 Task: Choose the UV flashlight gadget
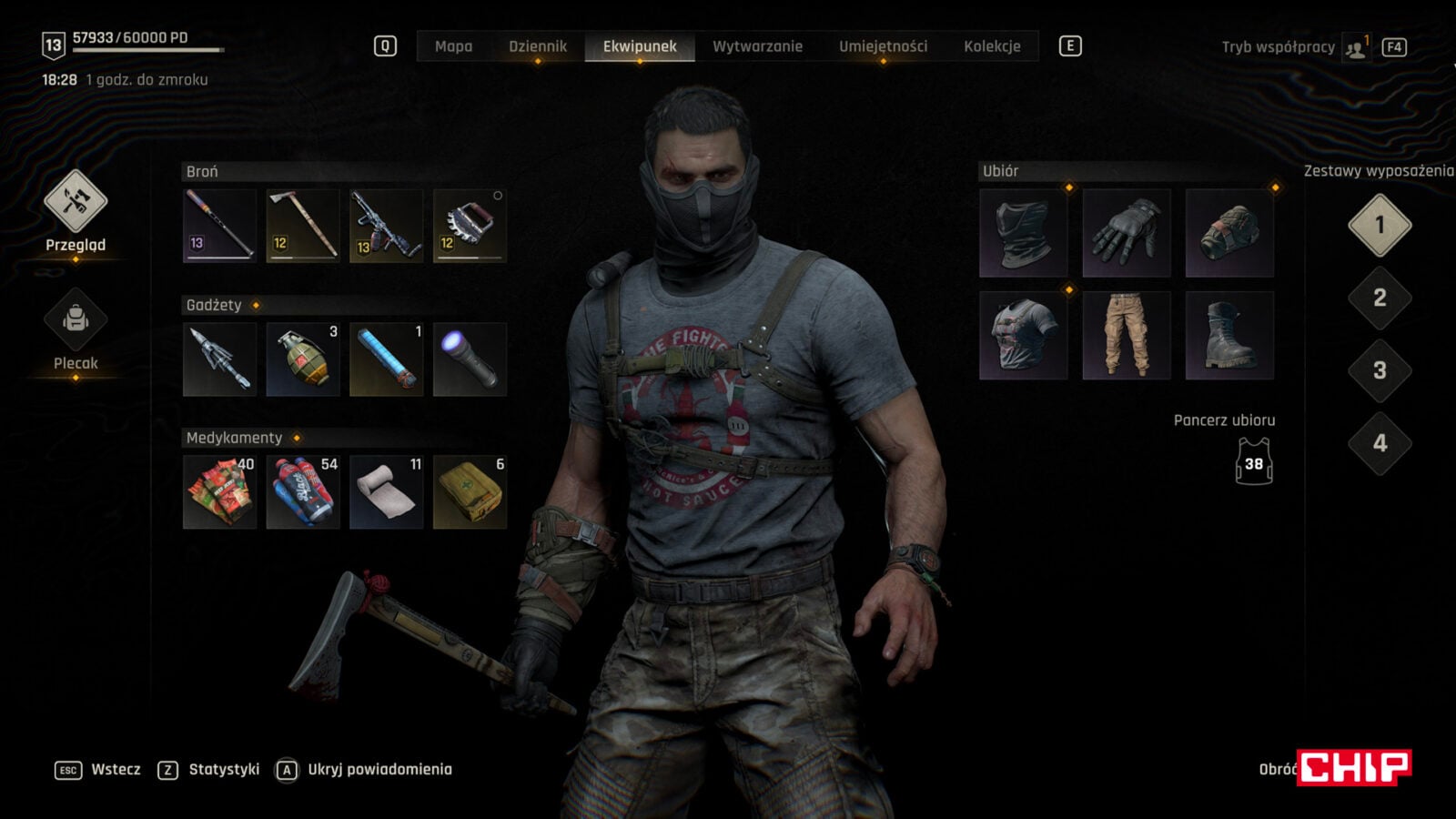470,359
